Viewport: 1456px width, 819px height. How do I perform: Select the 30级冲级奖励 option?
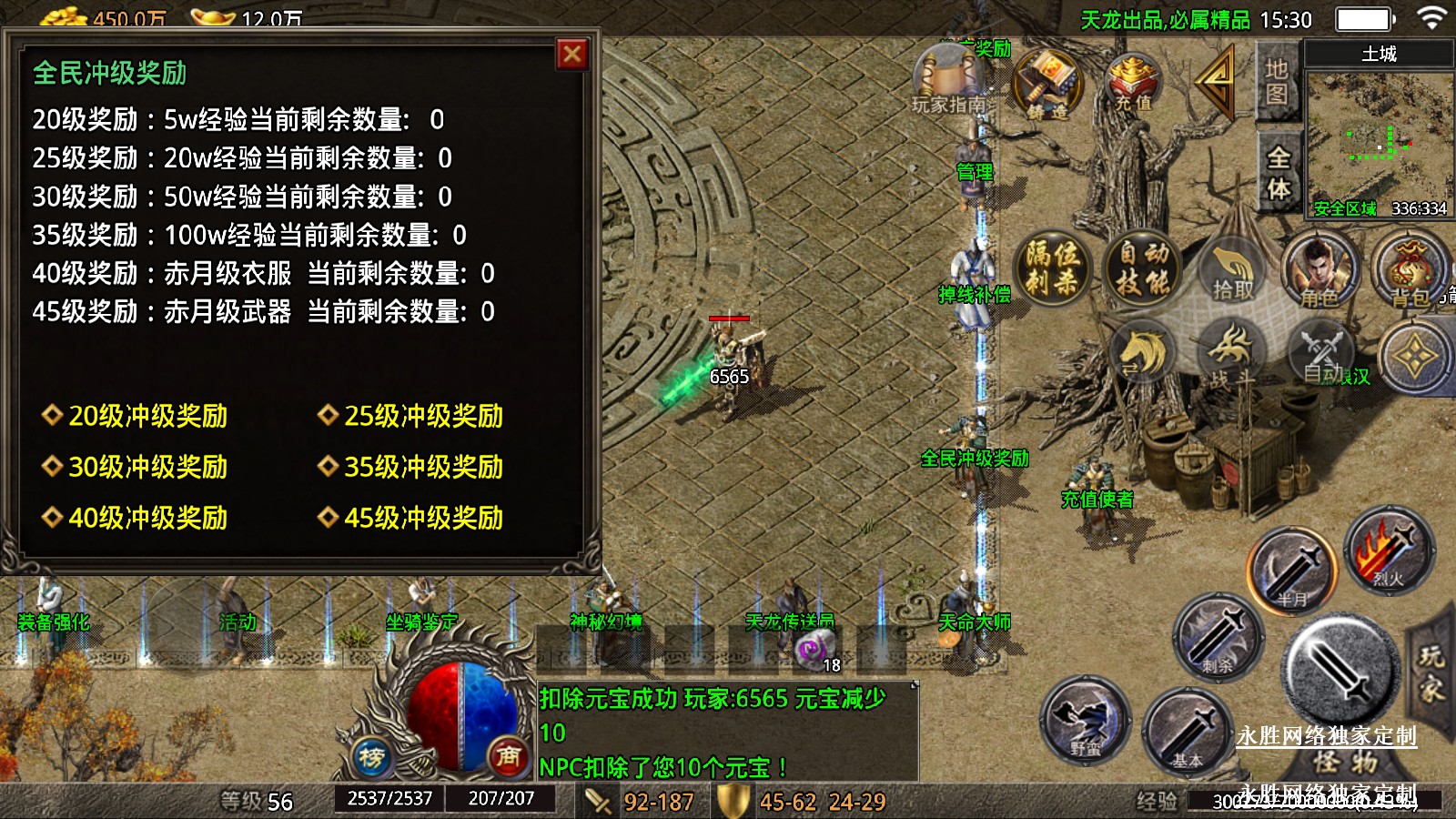click(147, 467)
